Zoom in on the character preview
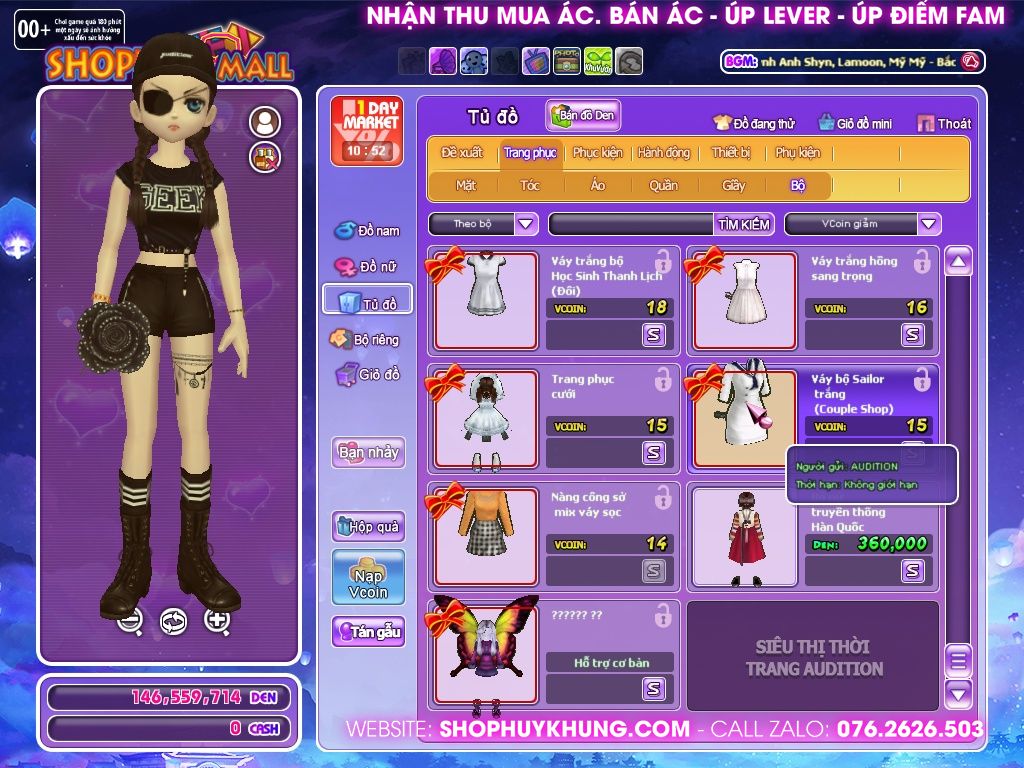Screen dimensions: 1024x768 [x=217, y=621]
